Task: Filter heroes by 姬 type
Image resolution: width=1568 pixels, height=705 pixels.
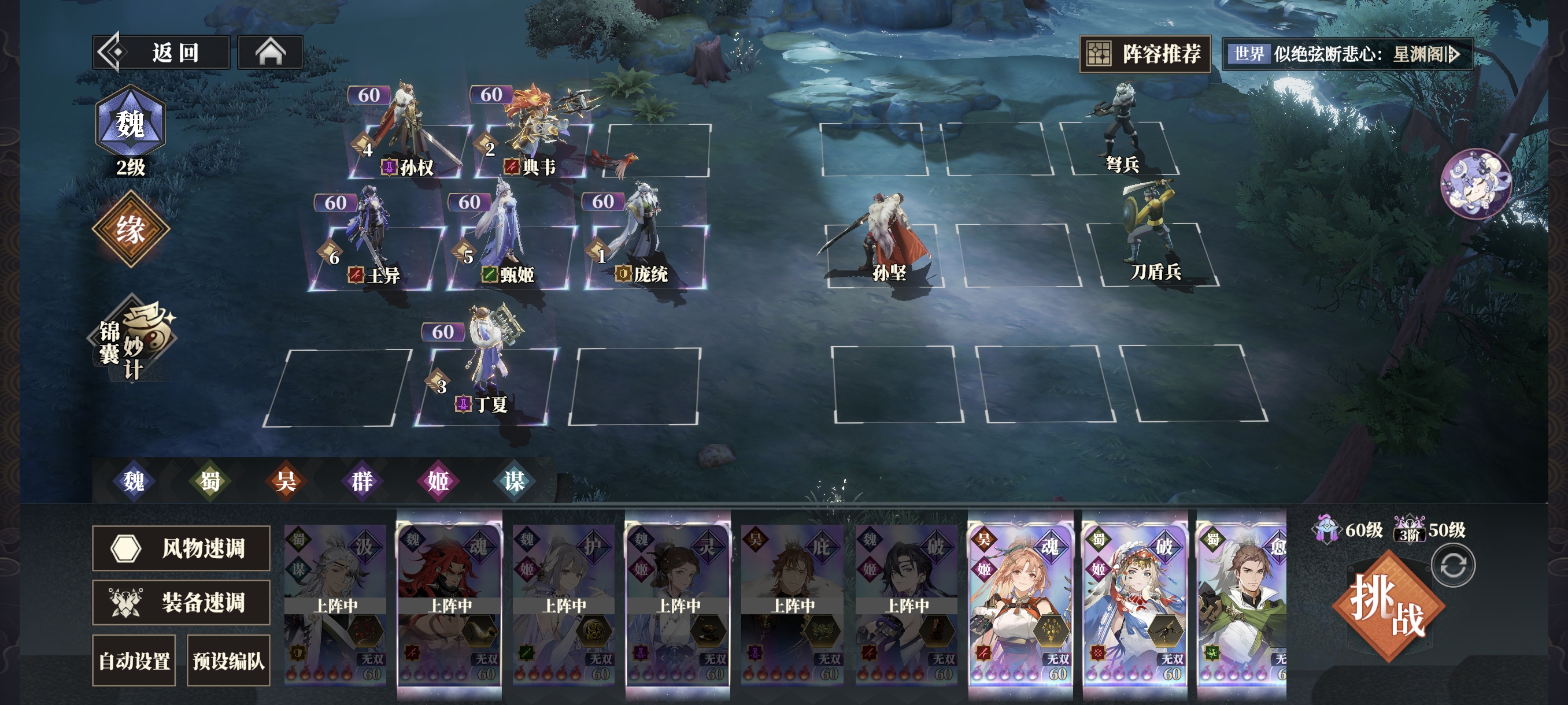Action: click(438, 481)
